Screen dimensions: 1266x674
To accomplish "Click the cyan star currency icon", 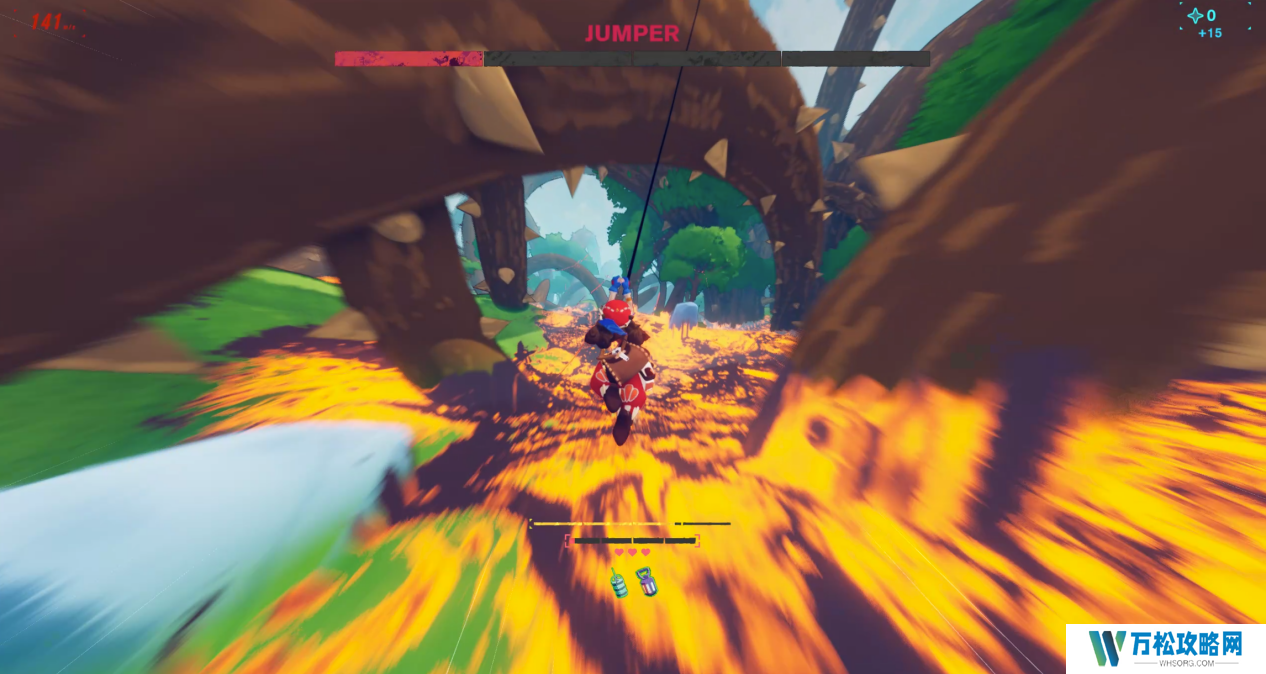I will point(1195,16).
